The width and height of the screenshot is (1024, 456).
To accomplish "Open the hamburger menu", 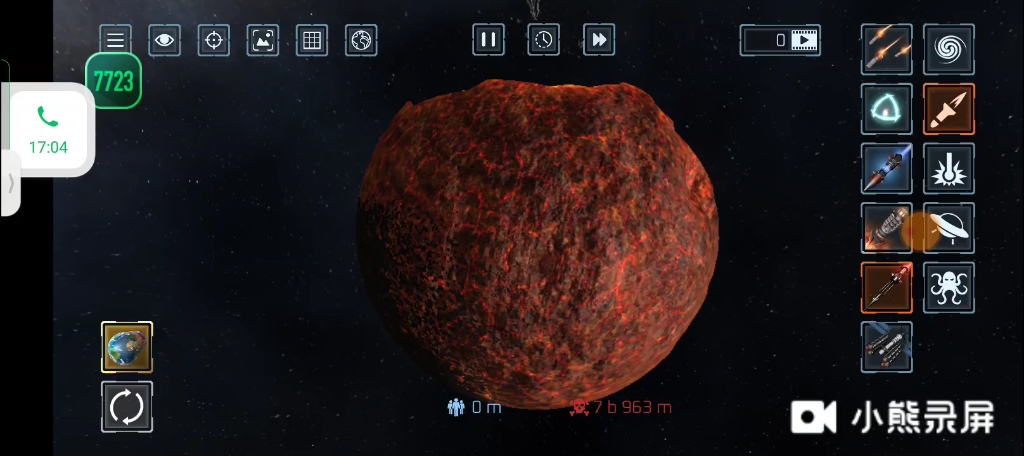I will coord(116,41).
